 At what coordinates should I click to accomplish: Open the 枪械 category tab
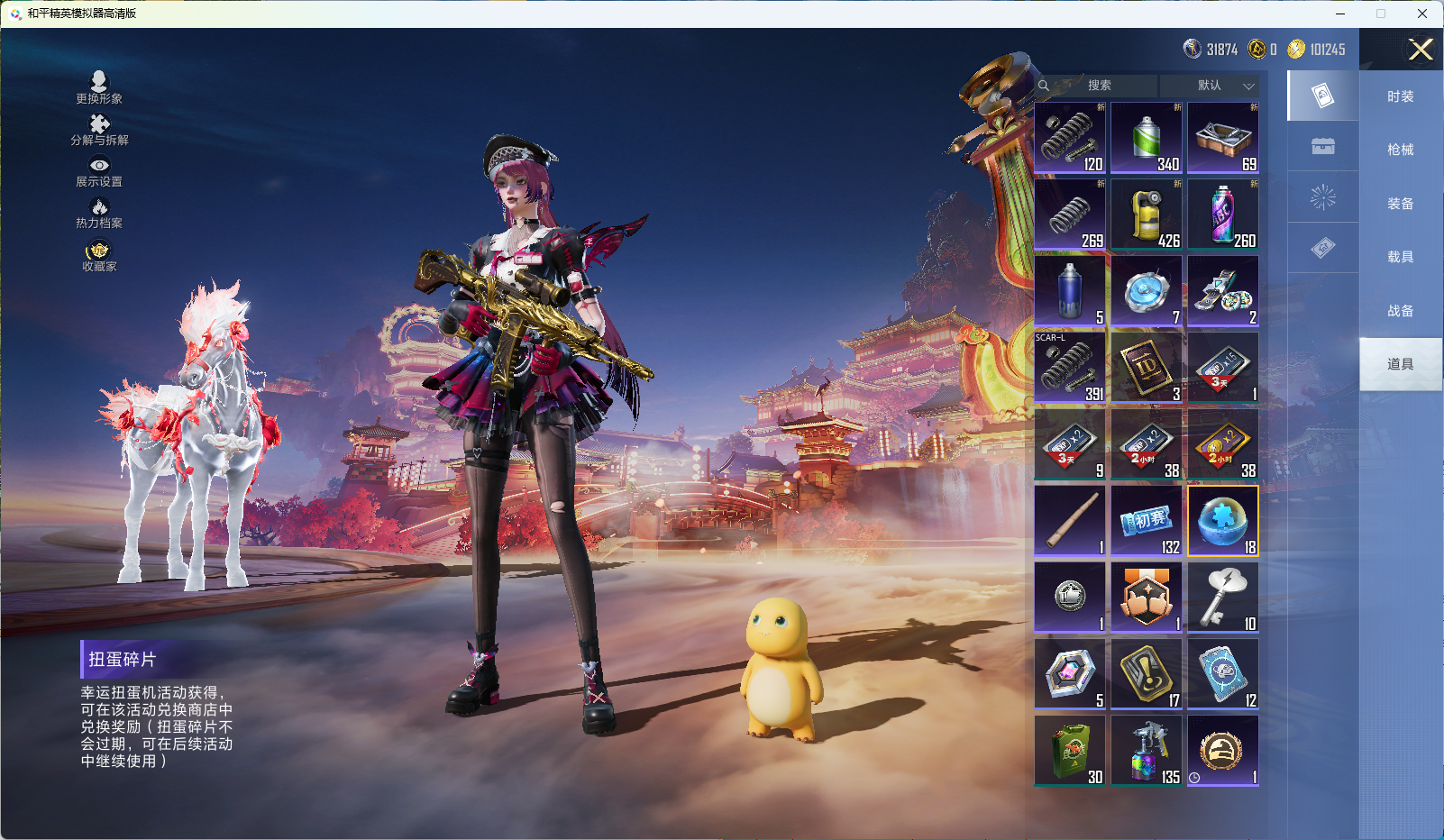tap(1400, 150)
